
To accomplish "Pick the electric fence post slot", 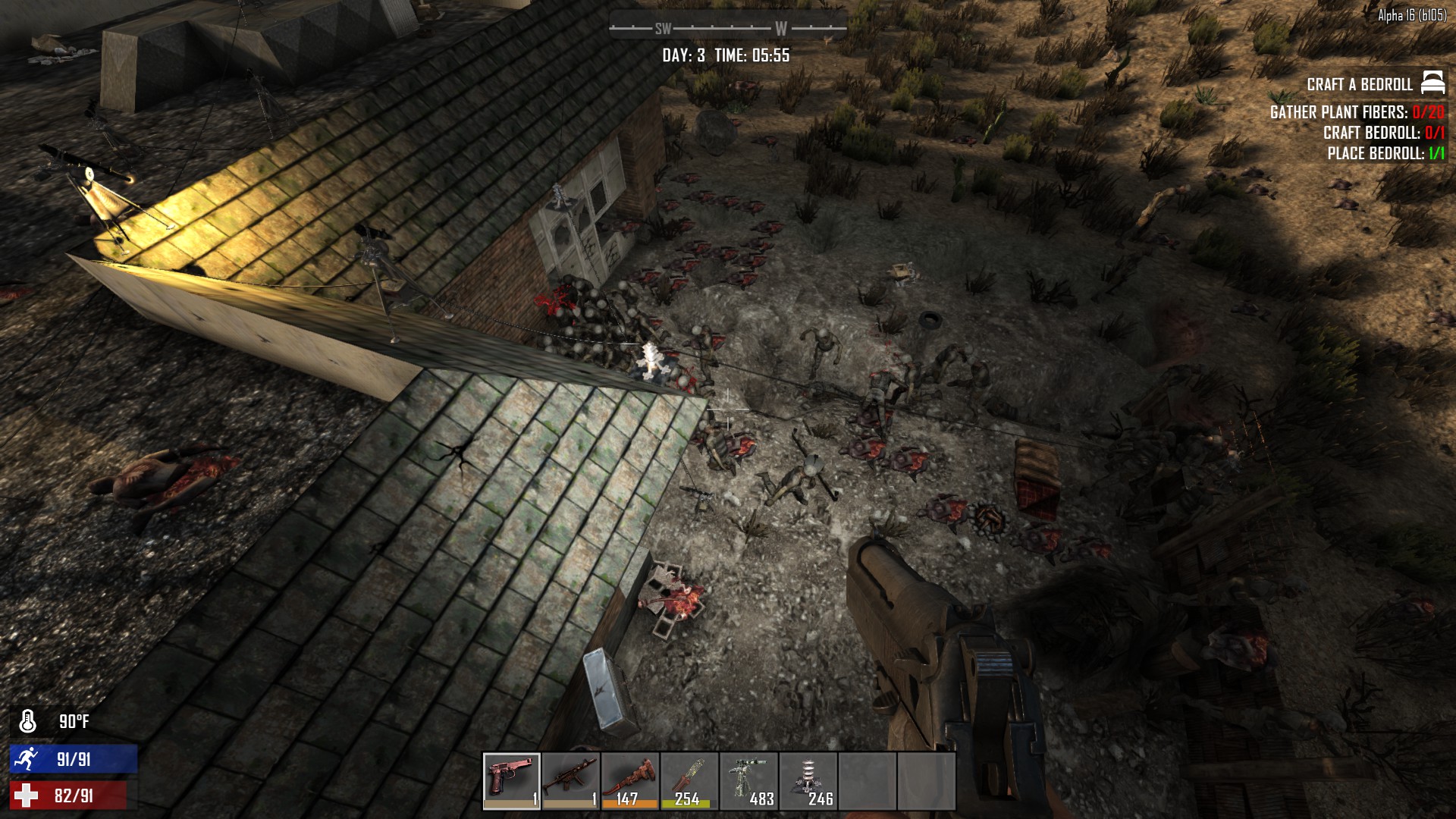I will pos(808,780).
